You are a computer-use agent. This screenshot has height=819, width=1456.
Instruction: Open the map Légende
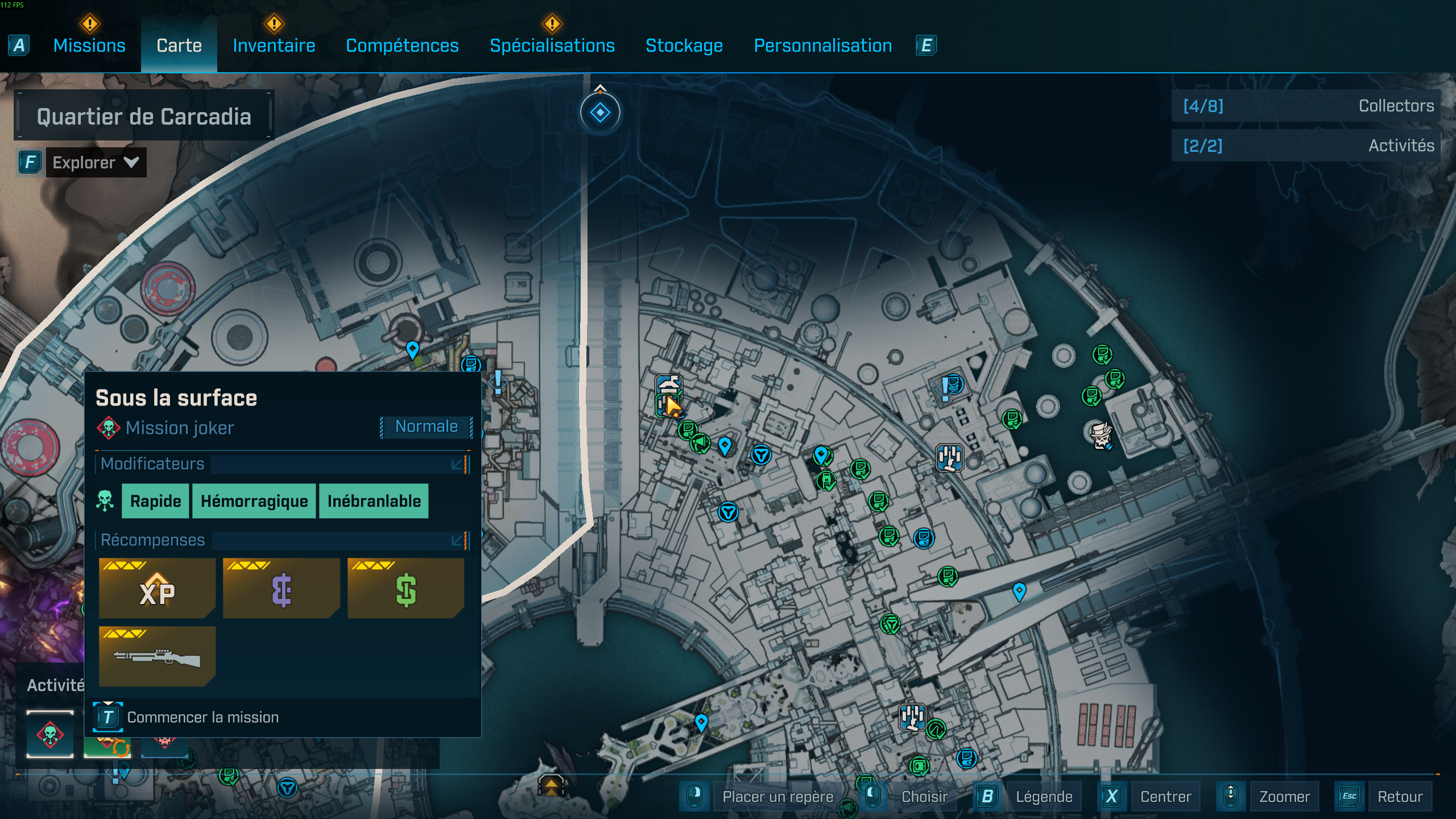click(1044, 796)
